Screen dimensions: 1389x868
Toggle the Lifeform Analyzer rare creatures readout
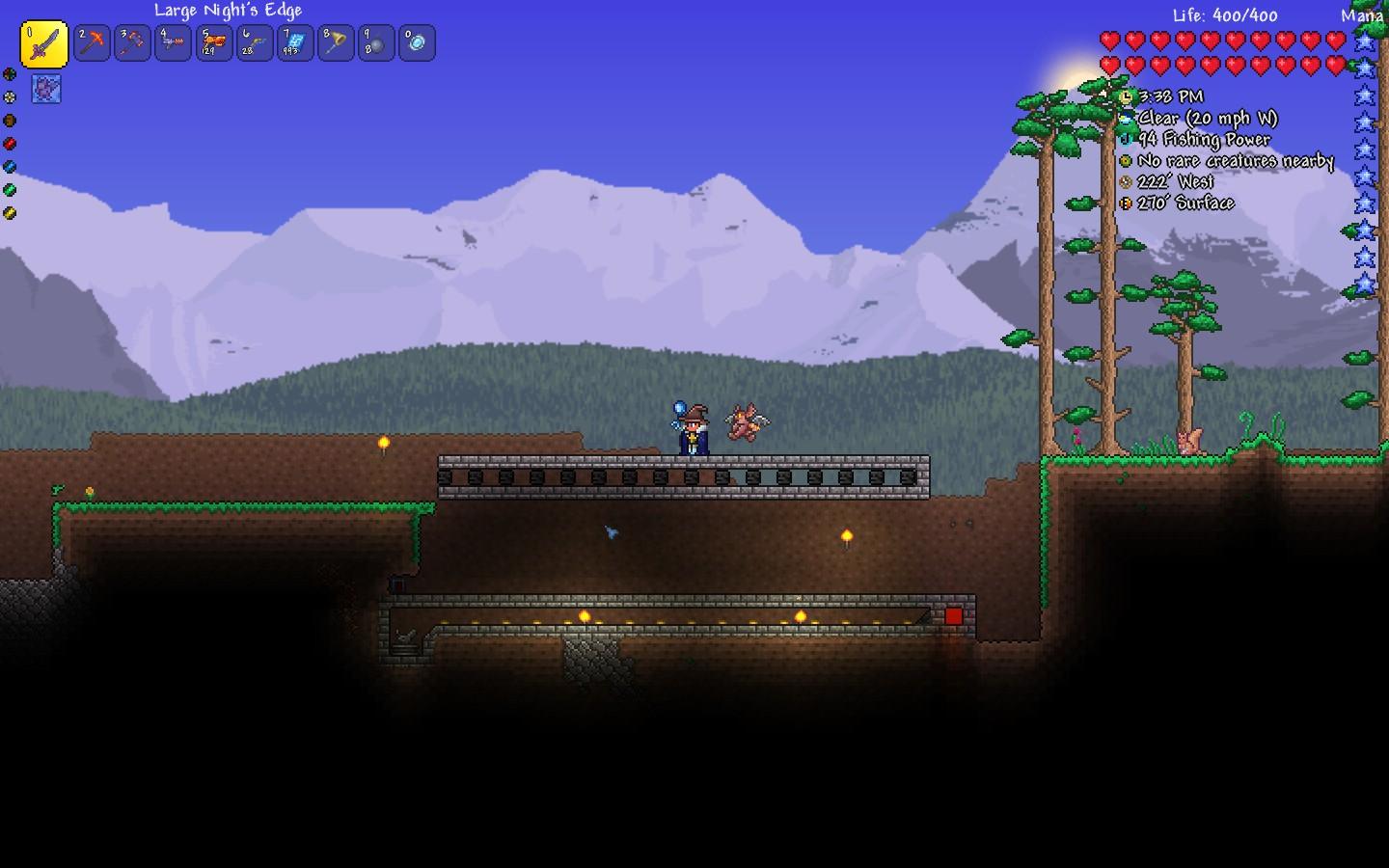point(1126,160)
